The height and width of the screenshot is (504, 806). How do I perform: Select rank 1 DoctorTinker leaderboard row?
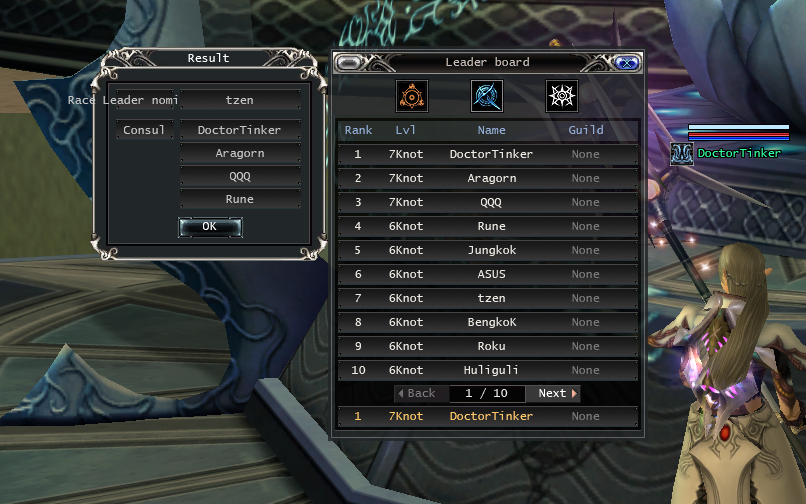pyautogui.click(x=488, y=155)
